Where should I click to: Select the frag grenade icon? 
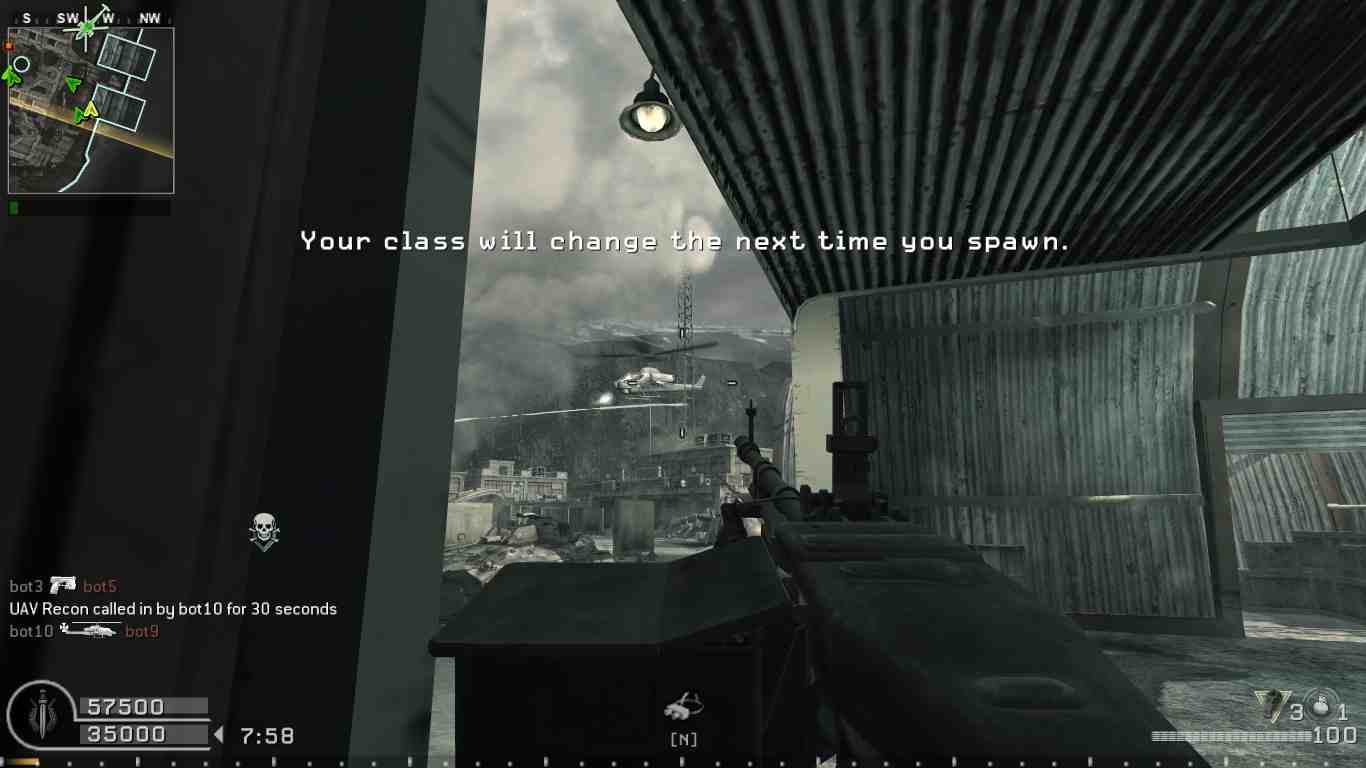(x=1323, y=705)
